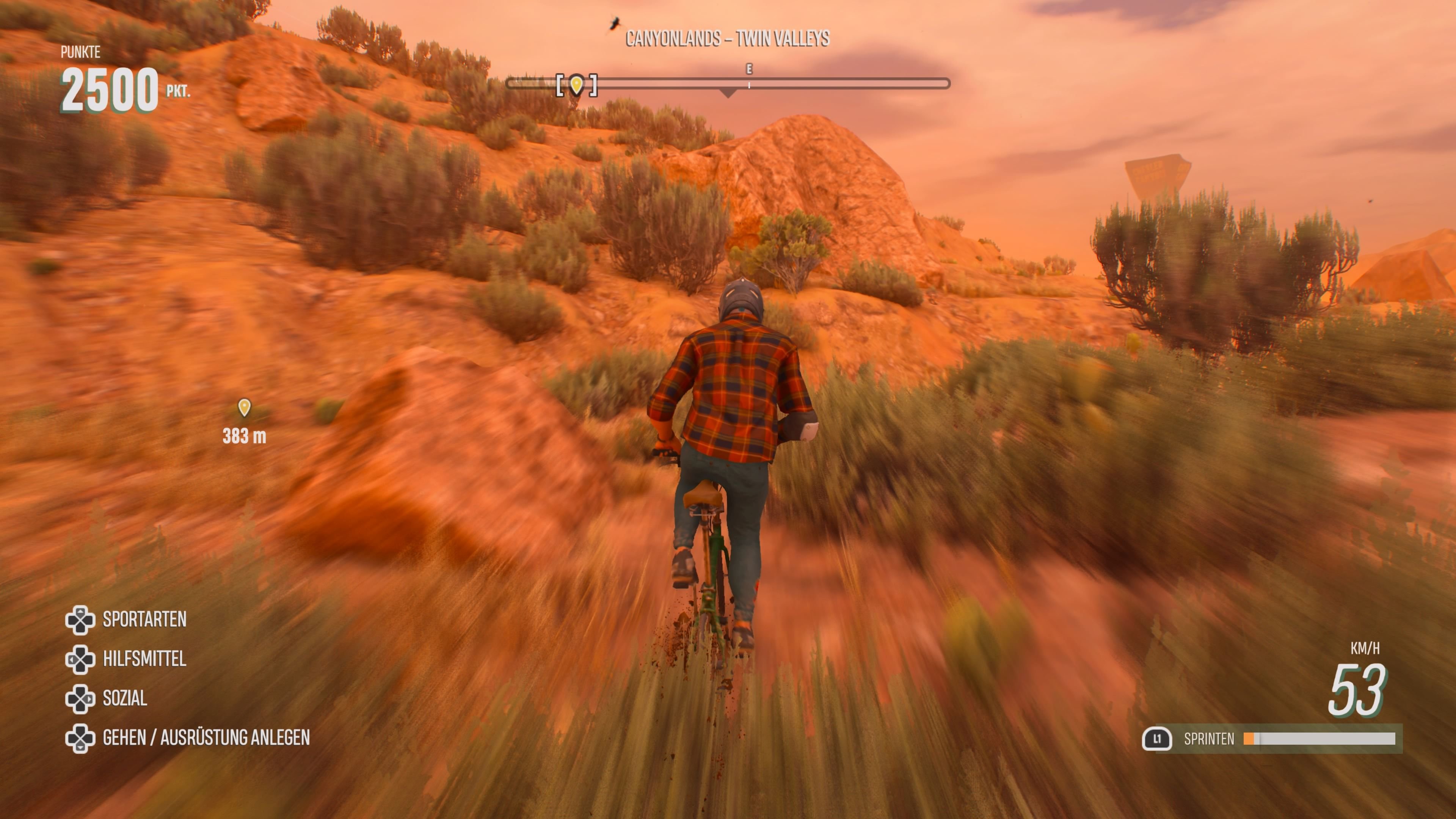Viewport: 1456px width, 819px height.
Task: Click the insect icon at top of screen
Action: point(616,22)
